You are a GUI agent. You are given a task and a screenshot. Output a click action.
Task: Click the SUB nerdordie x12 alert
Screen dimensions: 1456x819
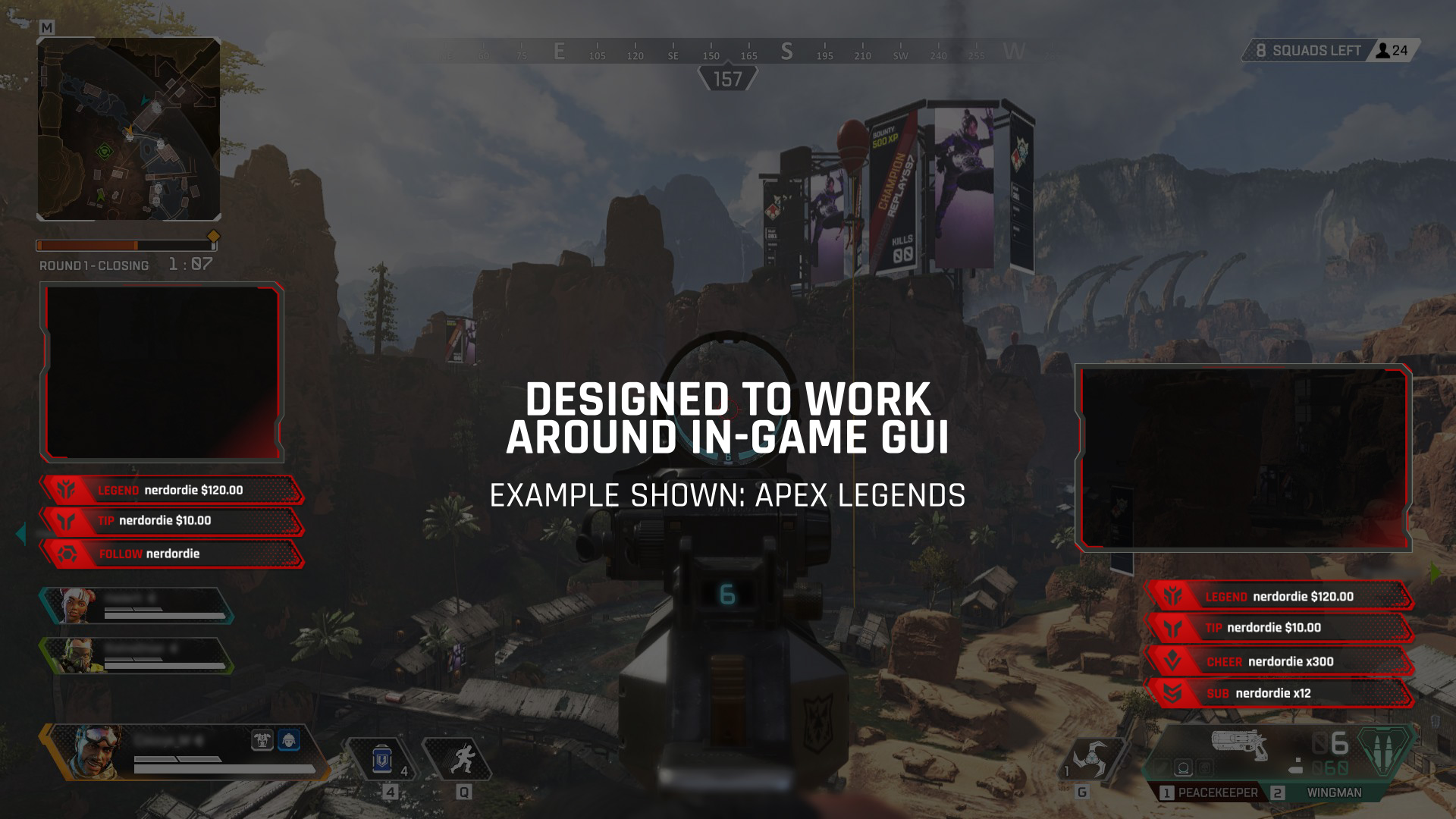[1280, 693]
